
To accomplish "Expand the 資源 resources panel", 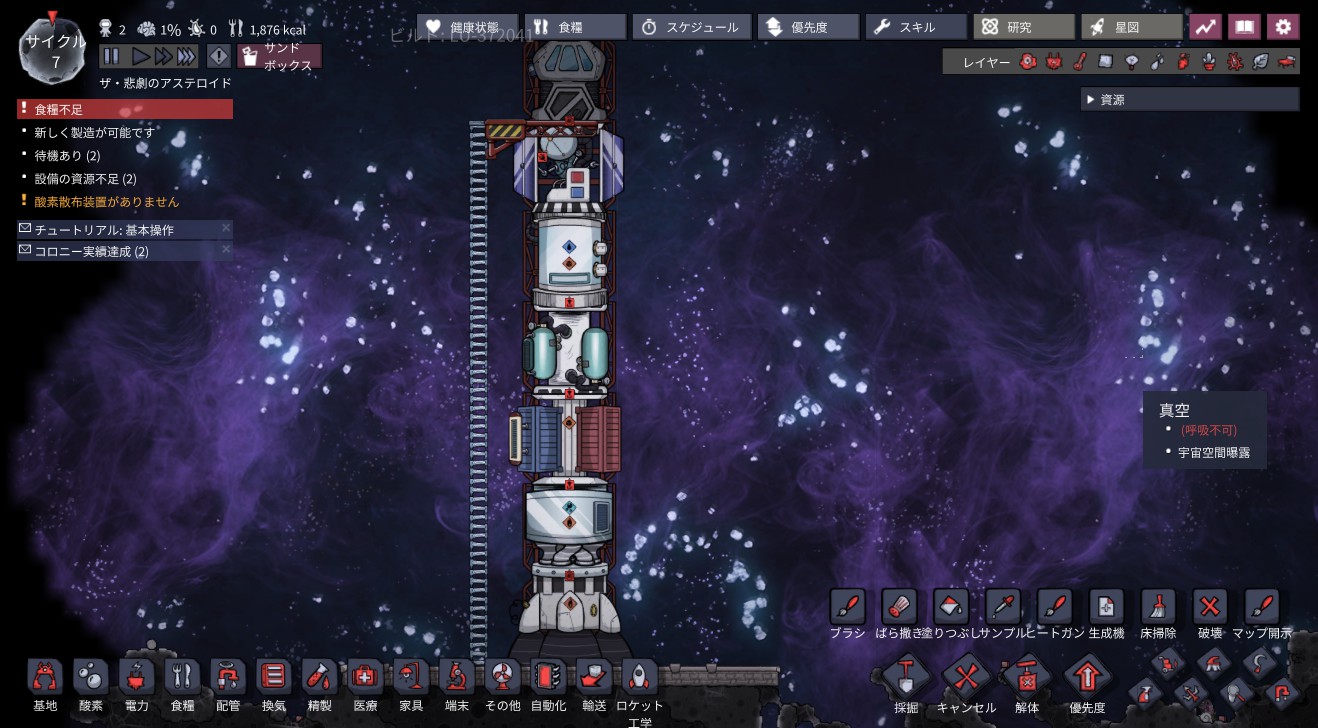I will point(1189,100).
